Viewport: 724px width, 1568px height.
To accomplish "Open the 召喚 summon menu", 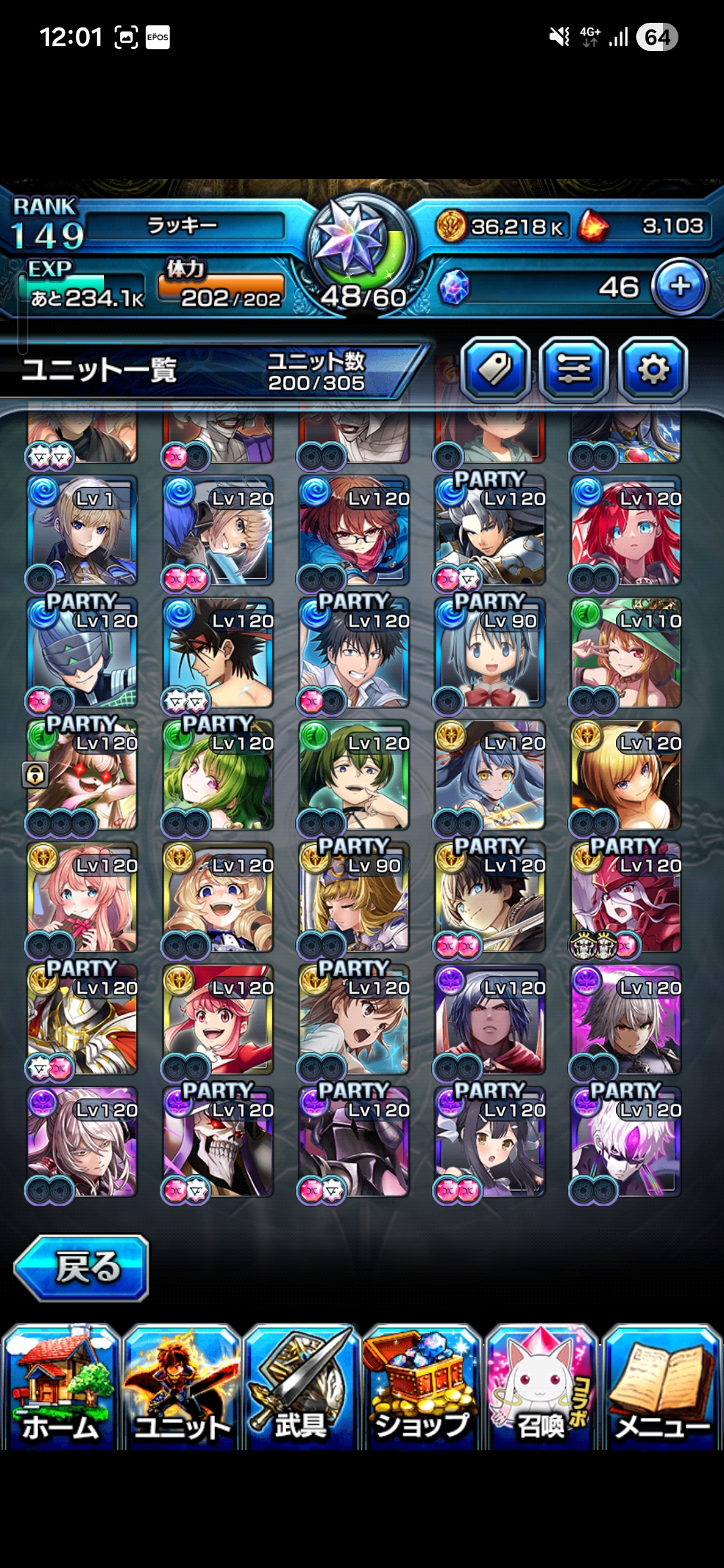I will coord(542,1387).
